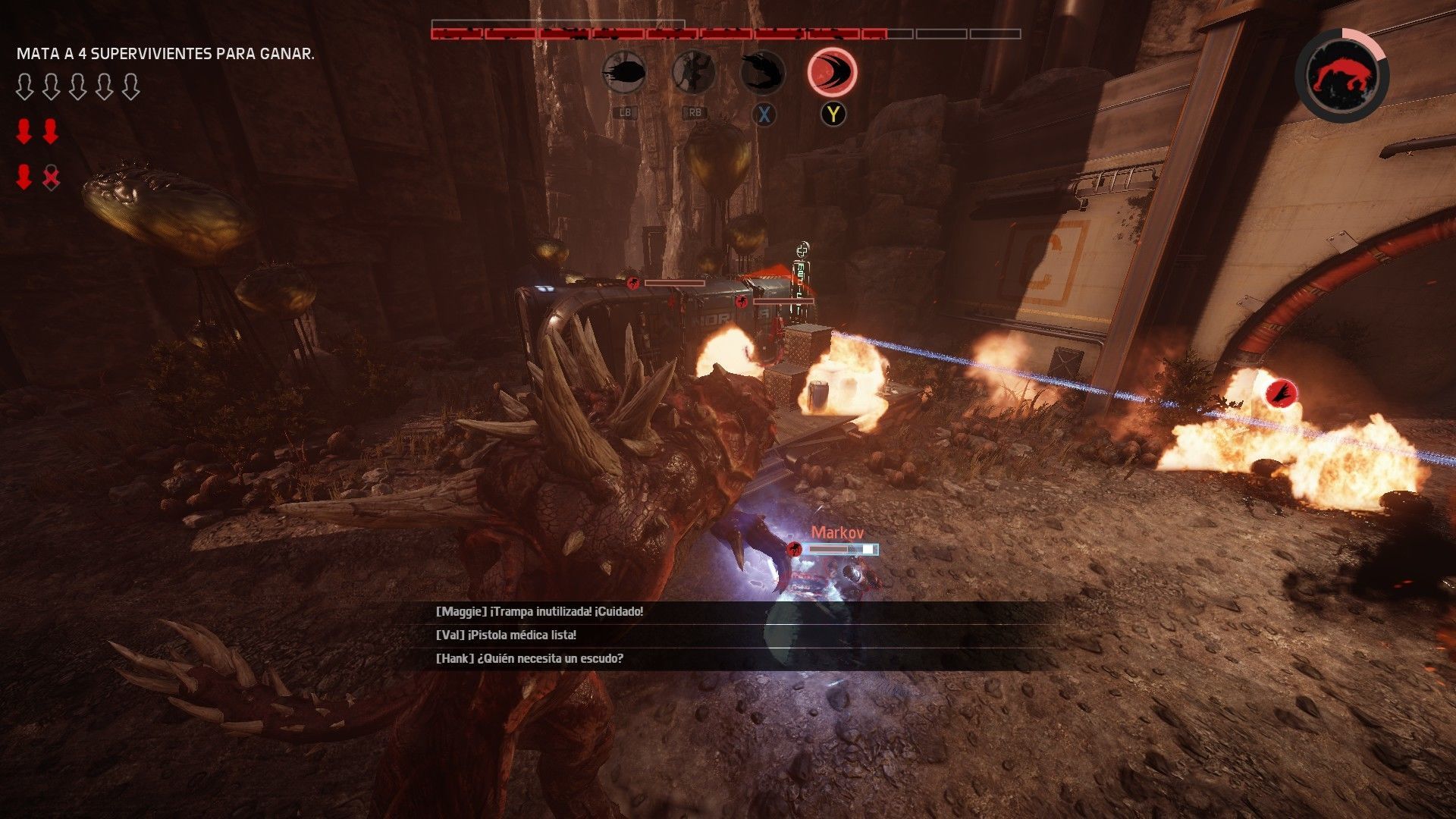Screen dimensions: 1456x819
Task: Select the Markov hunter nameplate
Action: tap(837, 532)
